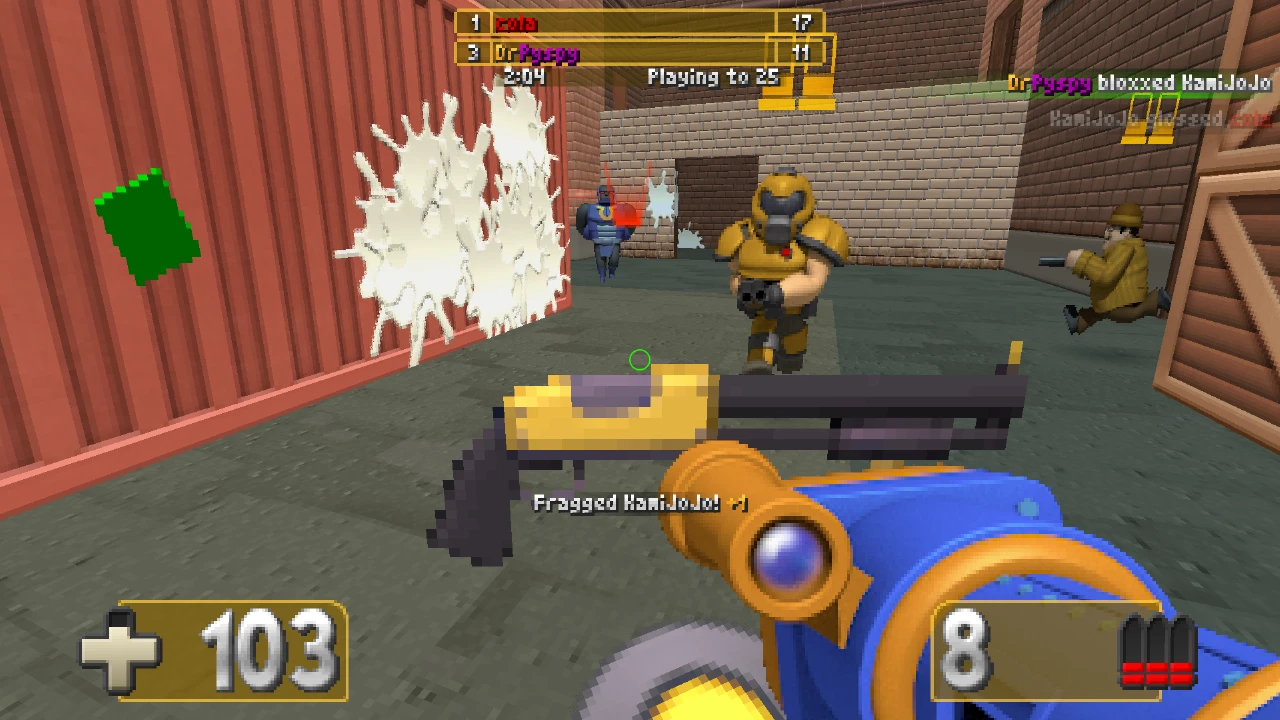This screenshot has height=720, width=1280.
Task: Click the 2:04 match timer
Action: click(524, 76)
